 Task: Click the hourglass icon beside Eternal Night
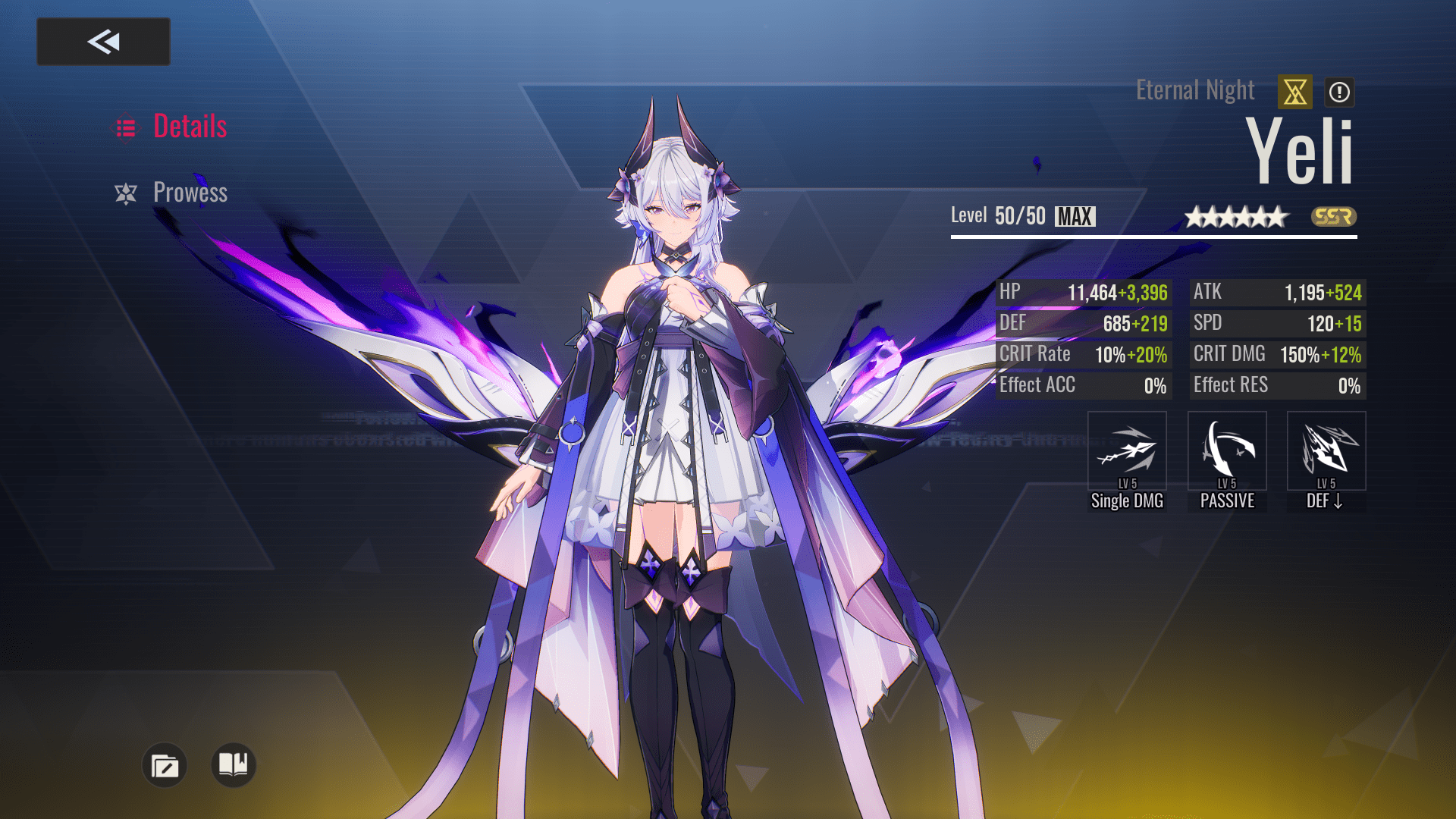[1294, 91]
